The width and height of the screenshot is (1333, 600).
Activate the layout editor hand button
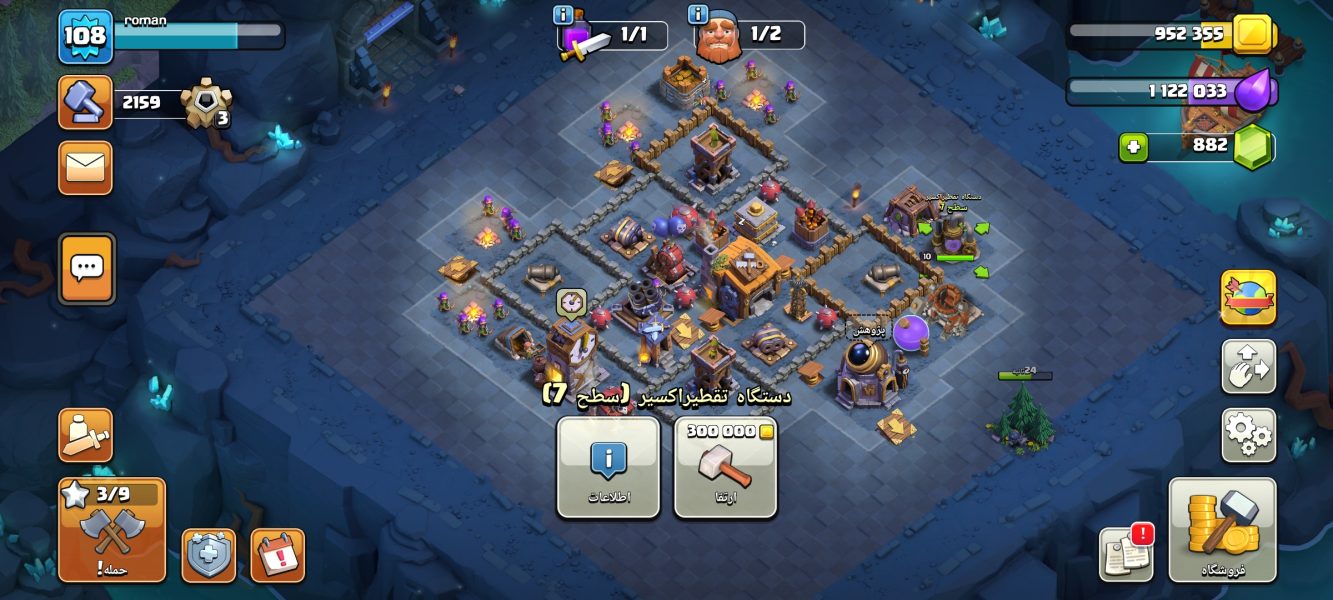click(1248, 366)
